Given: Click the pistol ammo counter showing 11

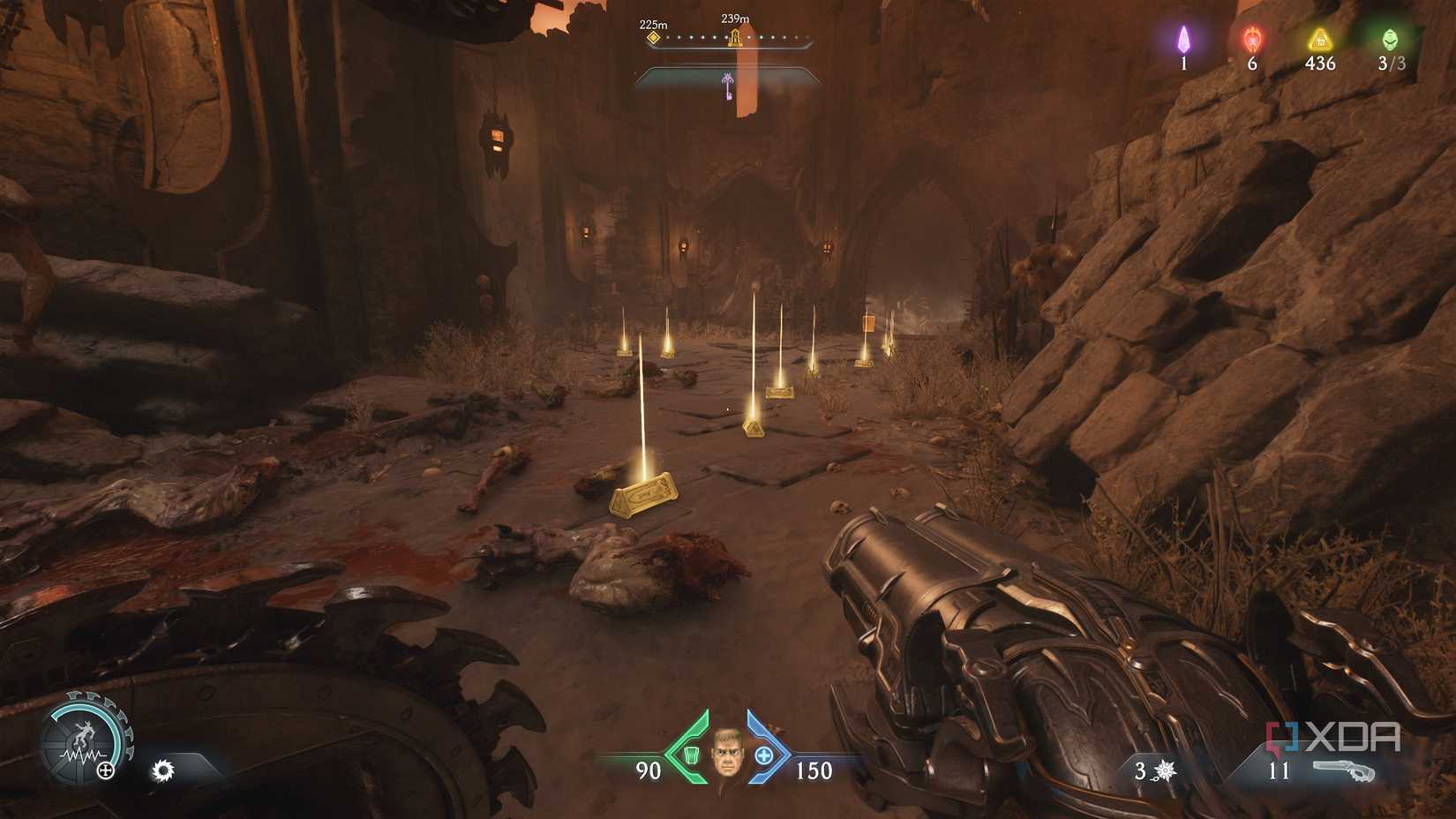Looking at the screenshot, I should pyautogui.click(x=1280, y=770).
